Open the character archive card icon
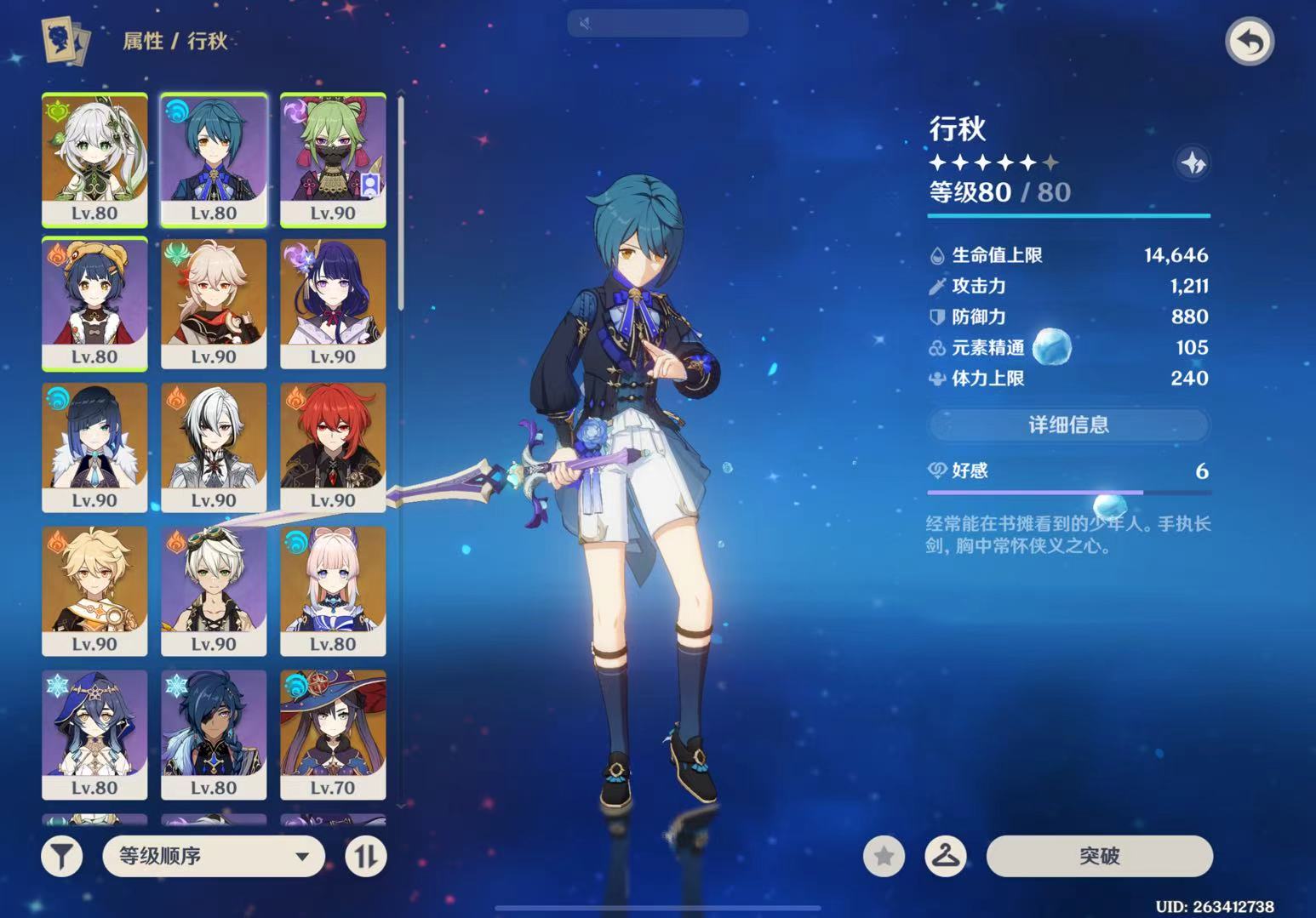Screen dimensions: 1316x918 [66, 42]
